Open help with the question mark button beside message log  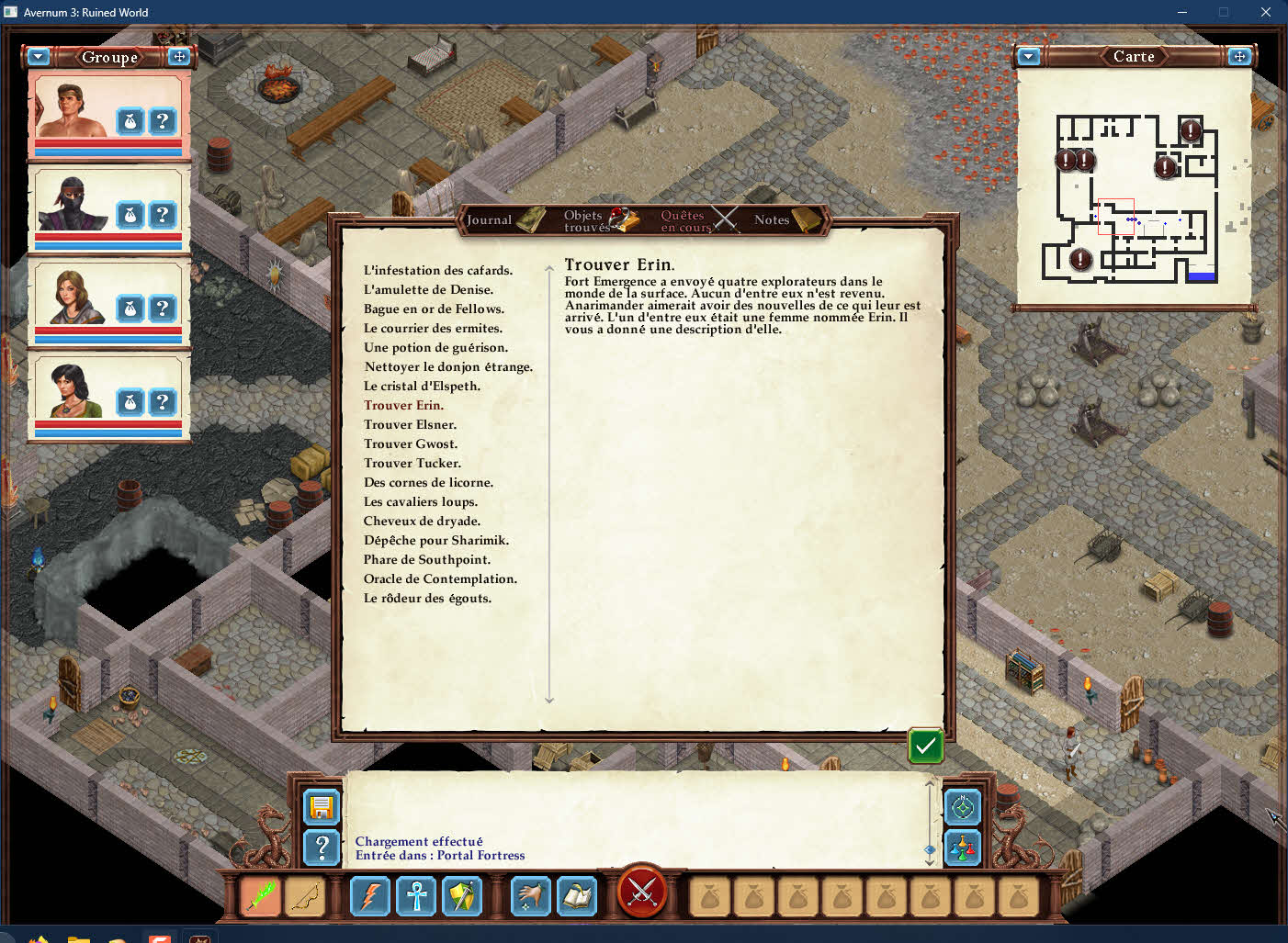(x=322, y=848)
